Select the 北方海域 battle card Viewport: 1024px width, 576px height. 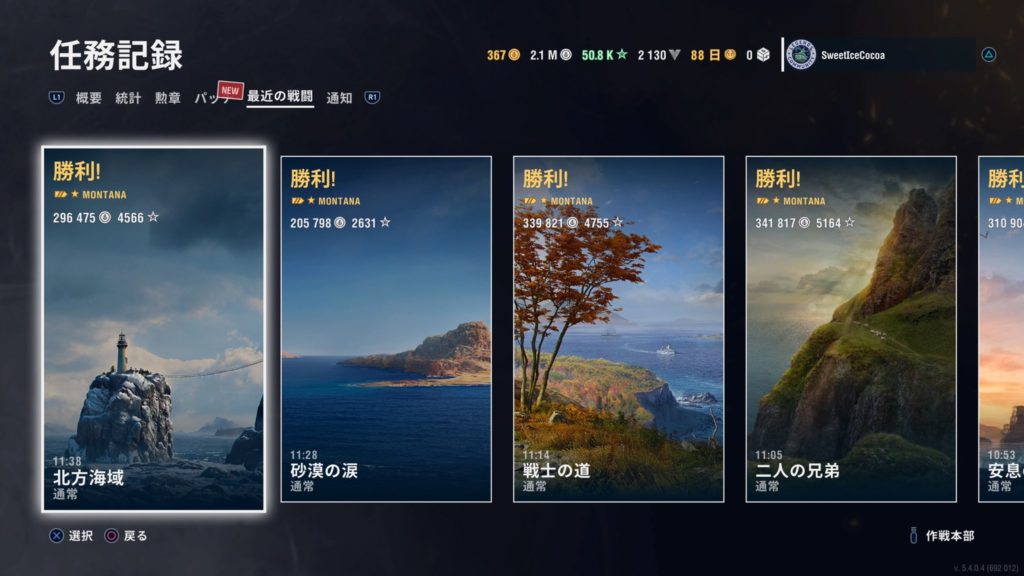[x=154, y=329]
